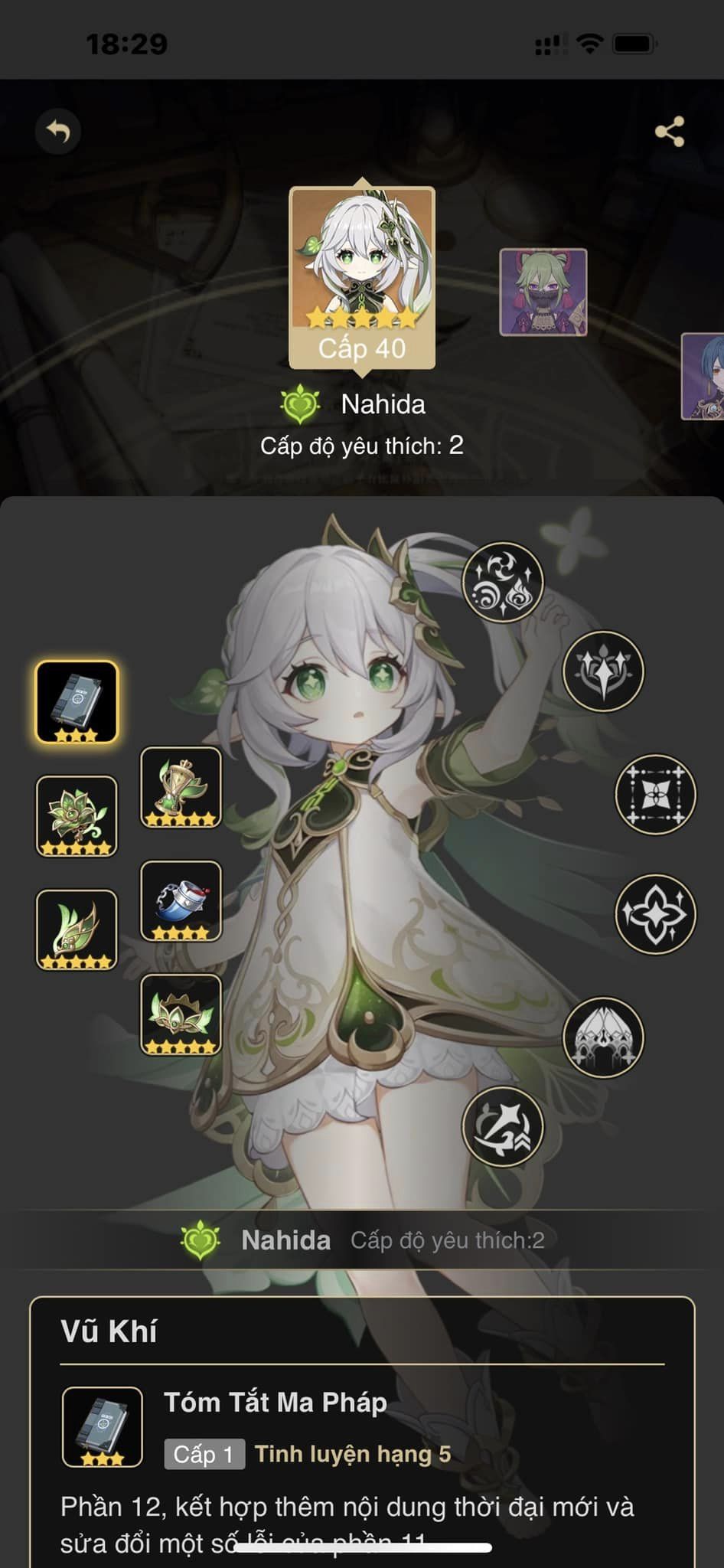Switch to the masked green-haired character
The height and width of the screenshot is (1568, 724).
tap(543, 292)
